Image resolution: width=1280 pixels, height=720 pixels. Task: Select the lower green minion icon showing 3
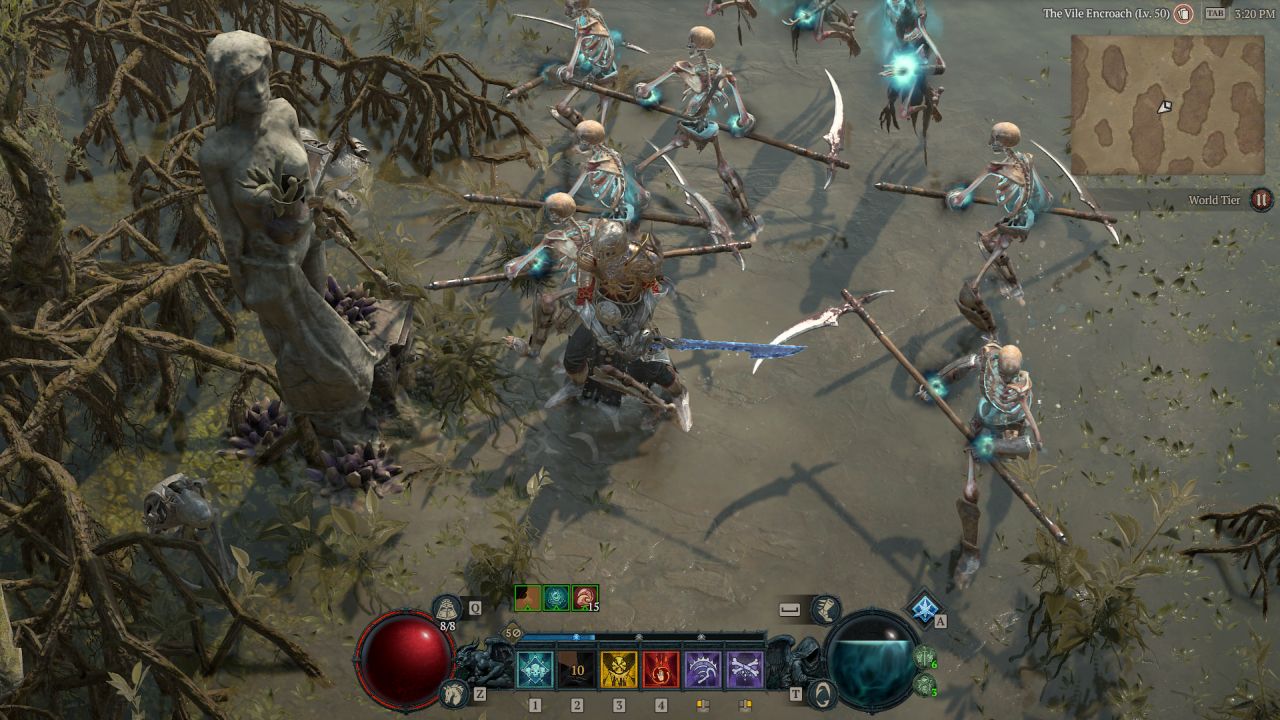pyautogui.click(x=925, y=685)
